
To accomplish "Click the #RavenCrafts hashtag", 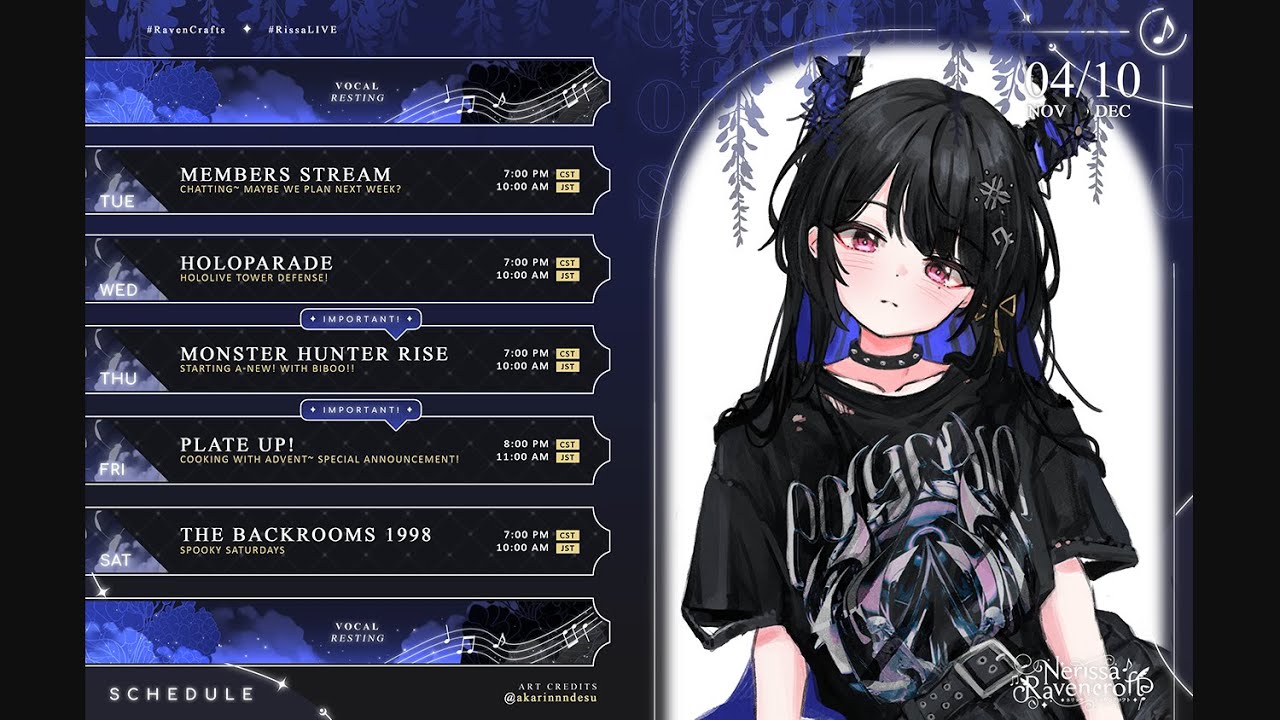I will point(186,30).
